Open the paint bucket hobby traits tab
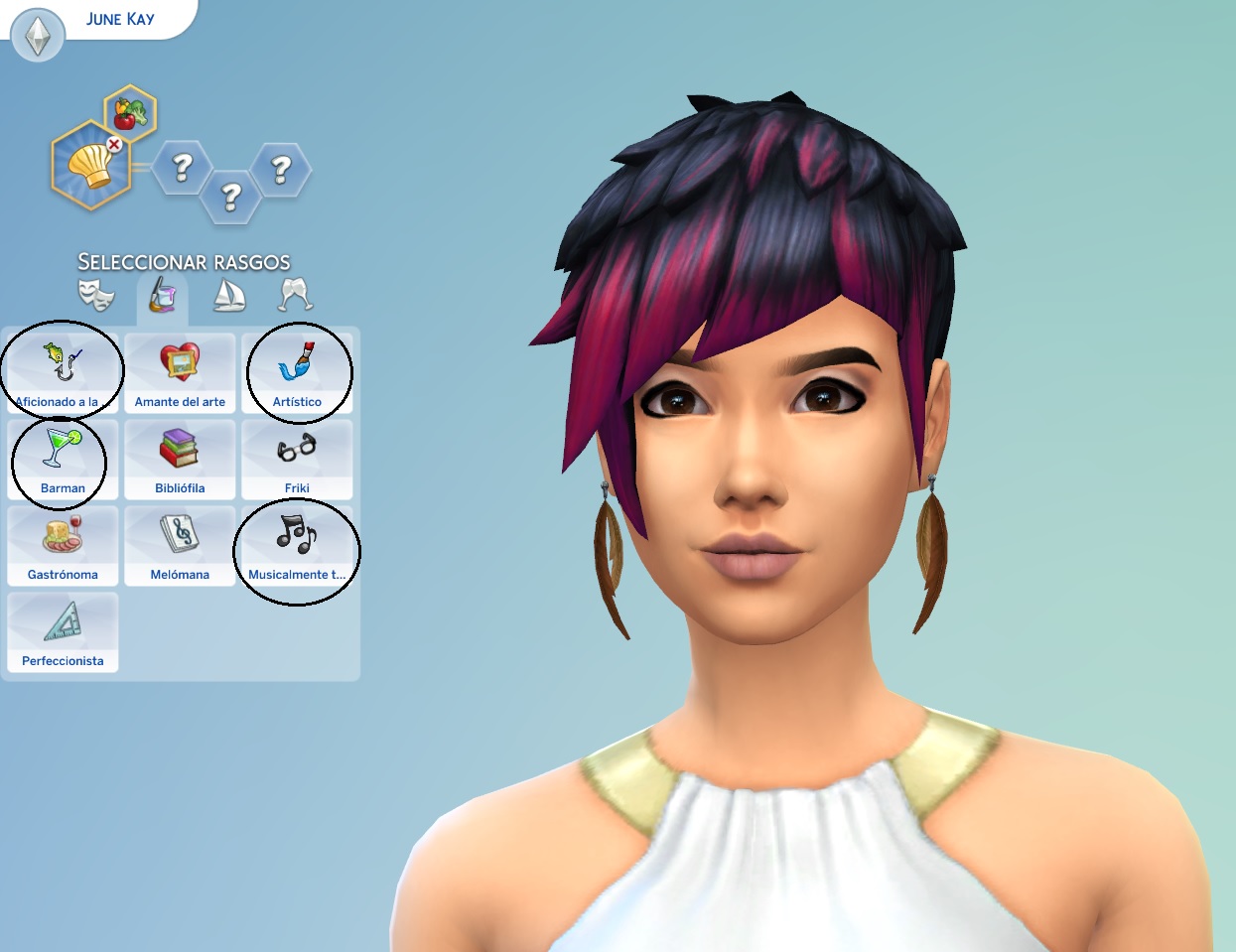 point(163,294)
